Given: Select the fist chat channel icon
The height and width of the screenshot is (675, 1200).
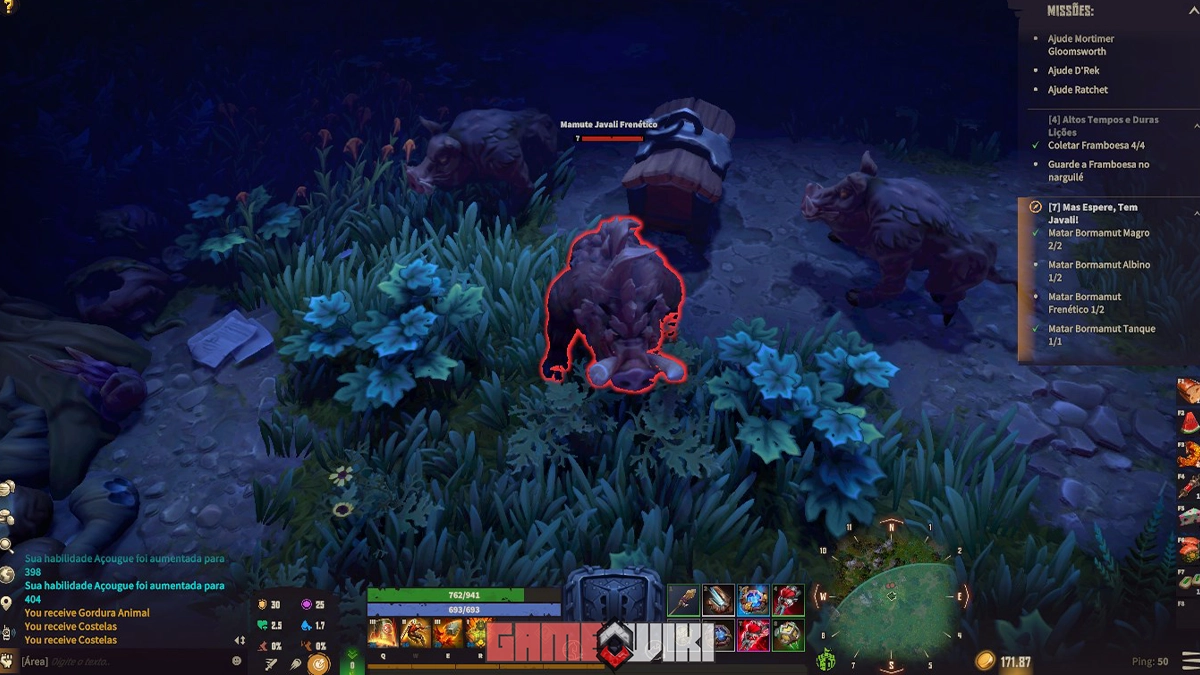Looking at the screenshot, I should point(7,660).
